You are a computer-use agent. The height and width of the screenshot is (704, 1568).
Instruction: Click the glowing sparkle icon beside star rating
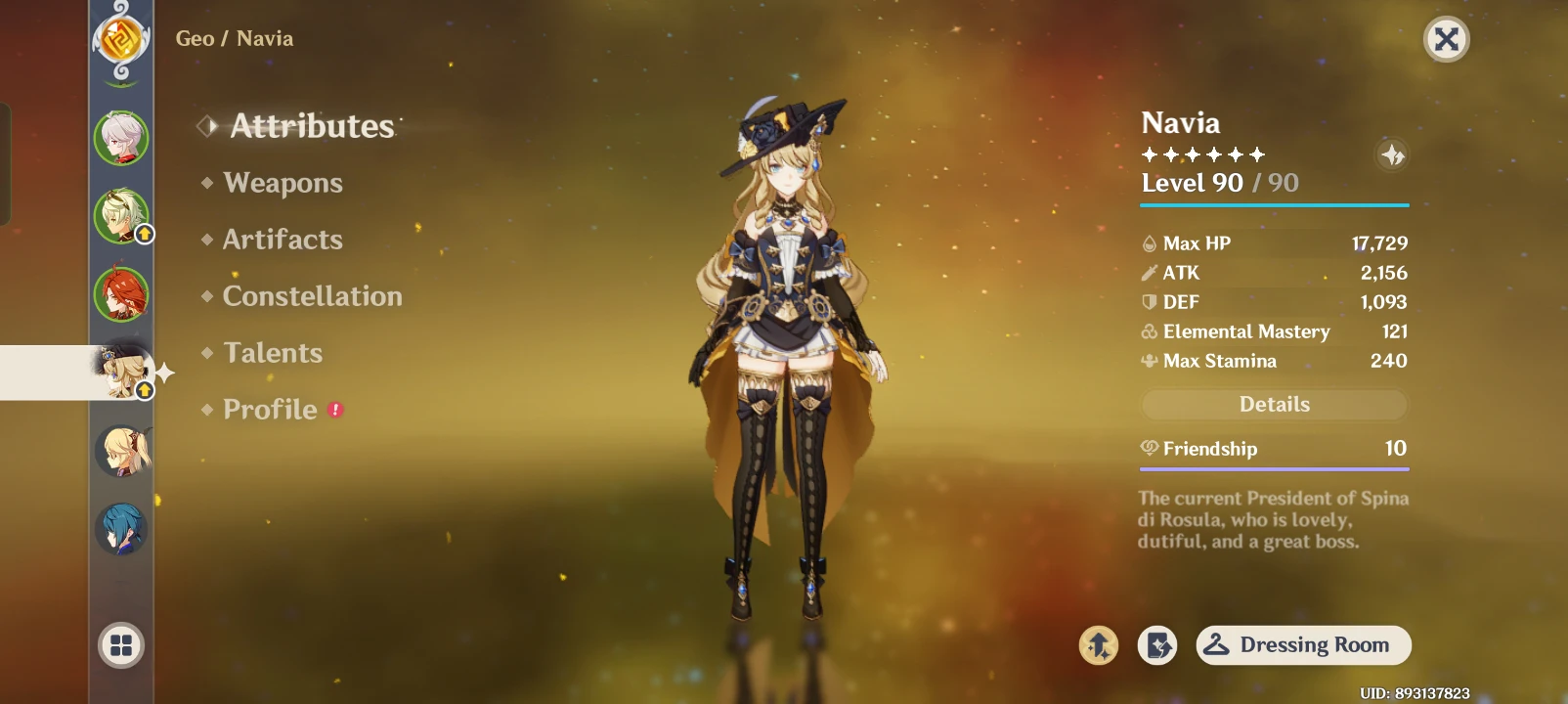1392,154
